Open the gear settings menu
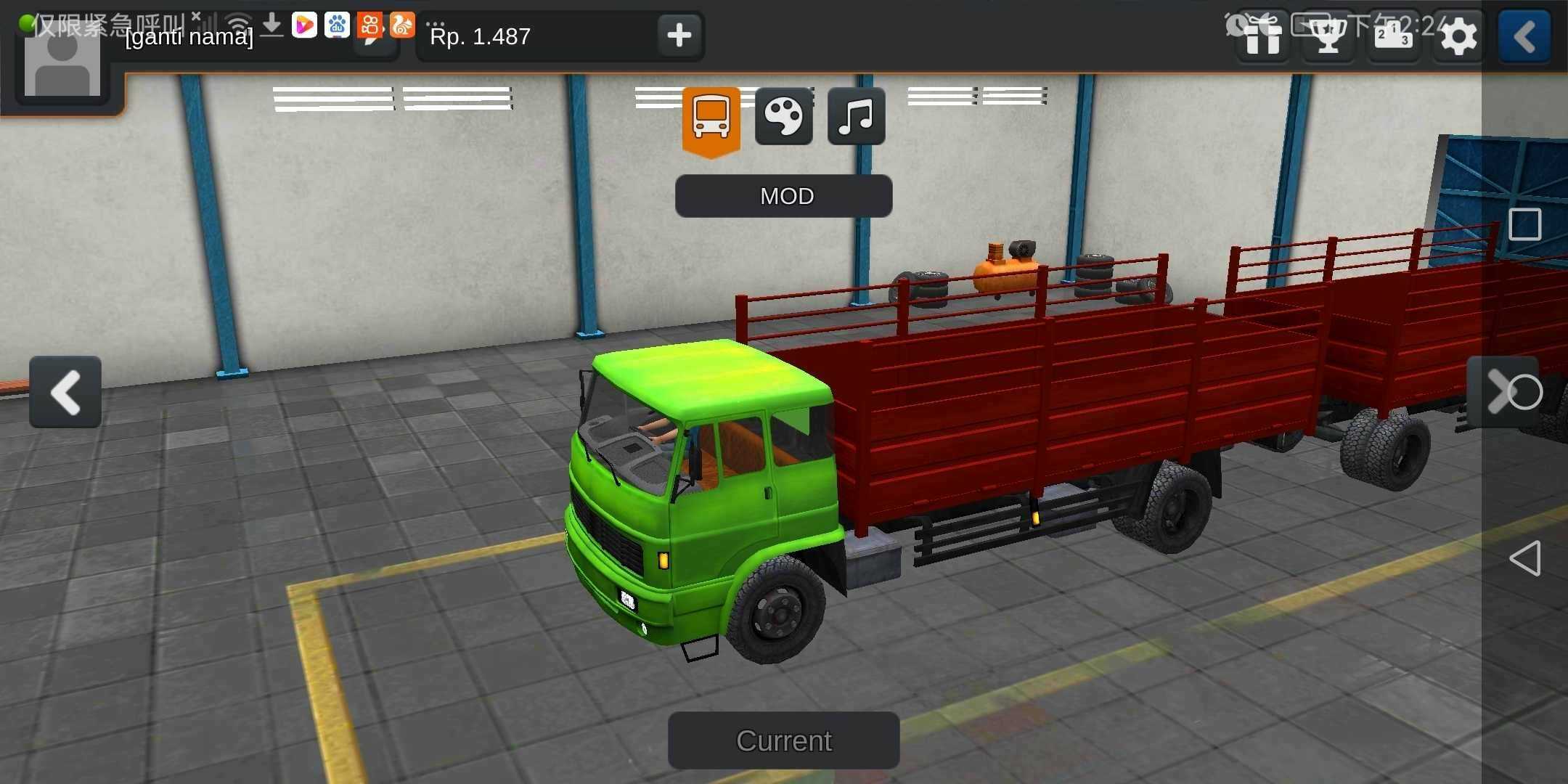Image resolution: width=1568 pixels, height=784 pixels. [x=1458, y=36]
